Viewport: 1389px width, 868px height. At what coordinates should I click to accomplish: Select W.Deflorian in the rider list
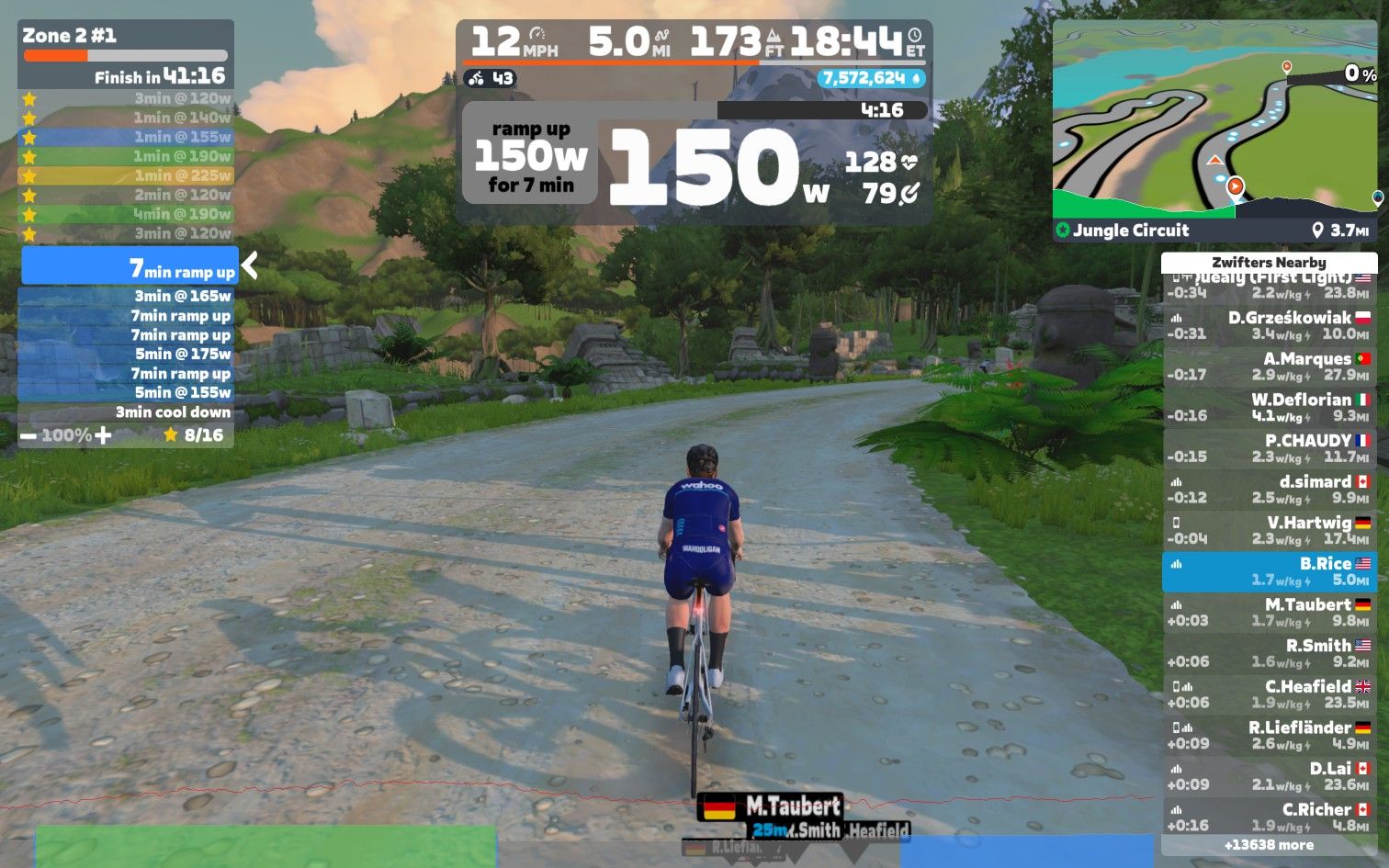(1269, 407)
